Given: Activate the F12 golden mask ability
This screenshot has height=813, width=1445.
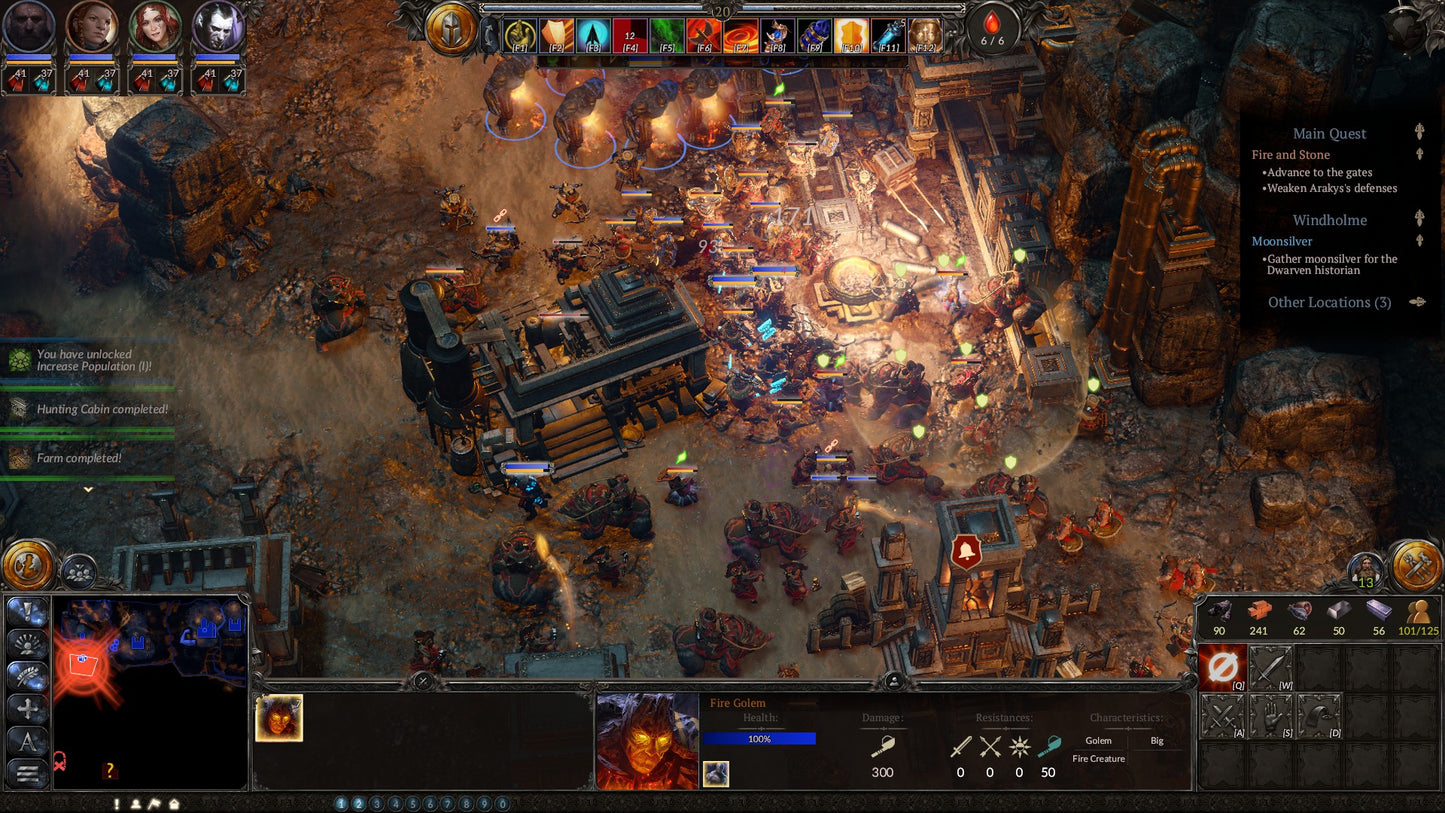Looking at the screenshot, I should pos(925,36).
